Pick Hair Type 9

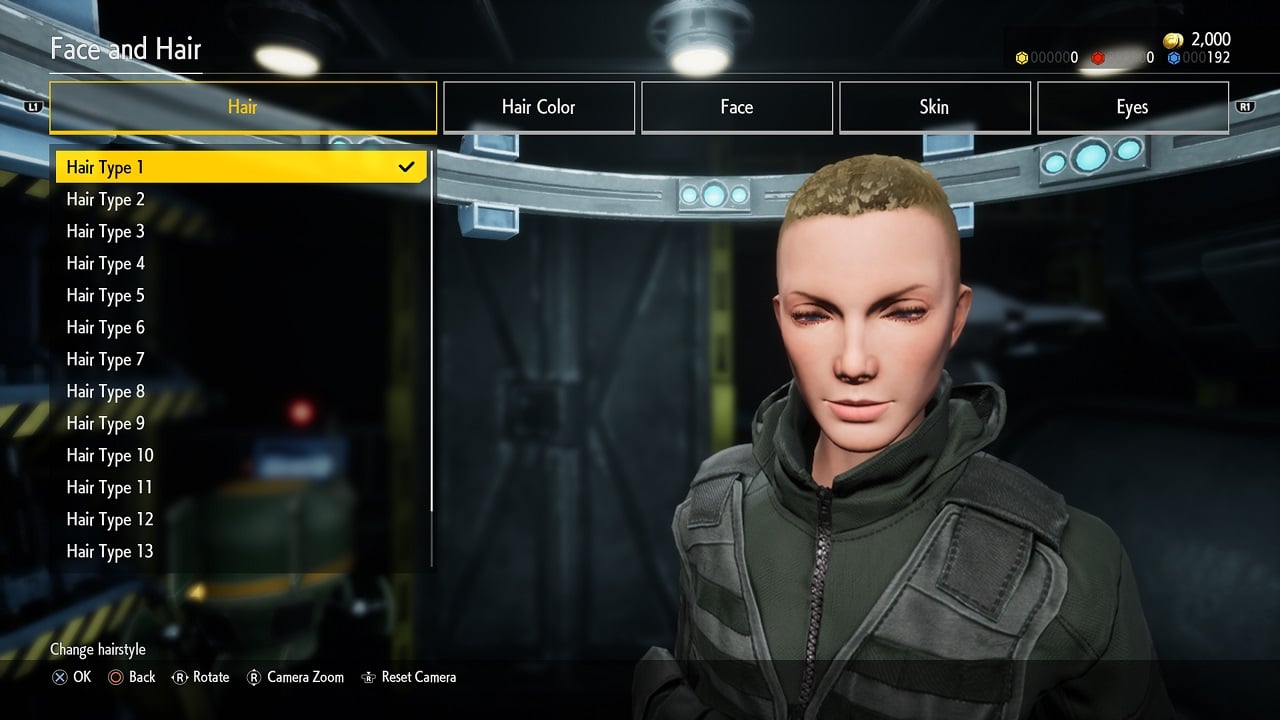tap(240, 423)
